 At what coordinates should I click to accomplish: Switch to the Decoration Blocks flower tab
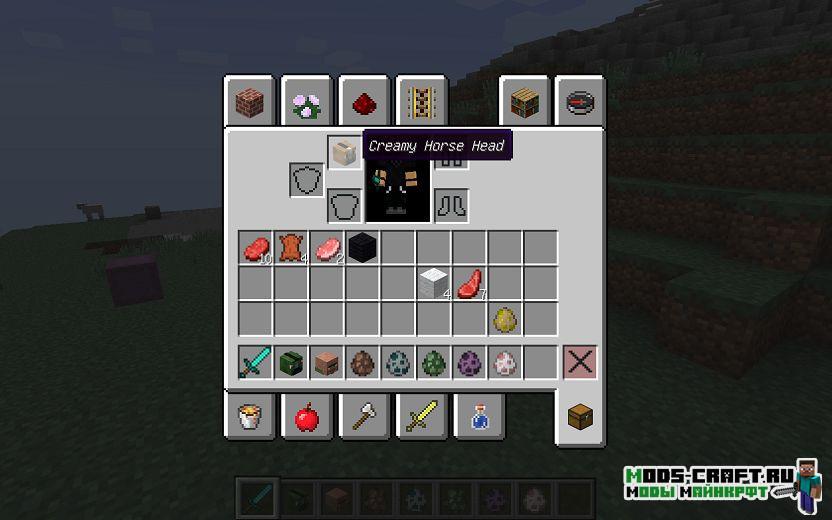pos(306,102)
